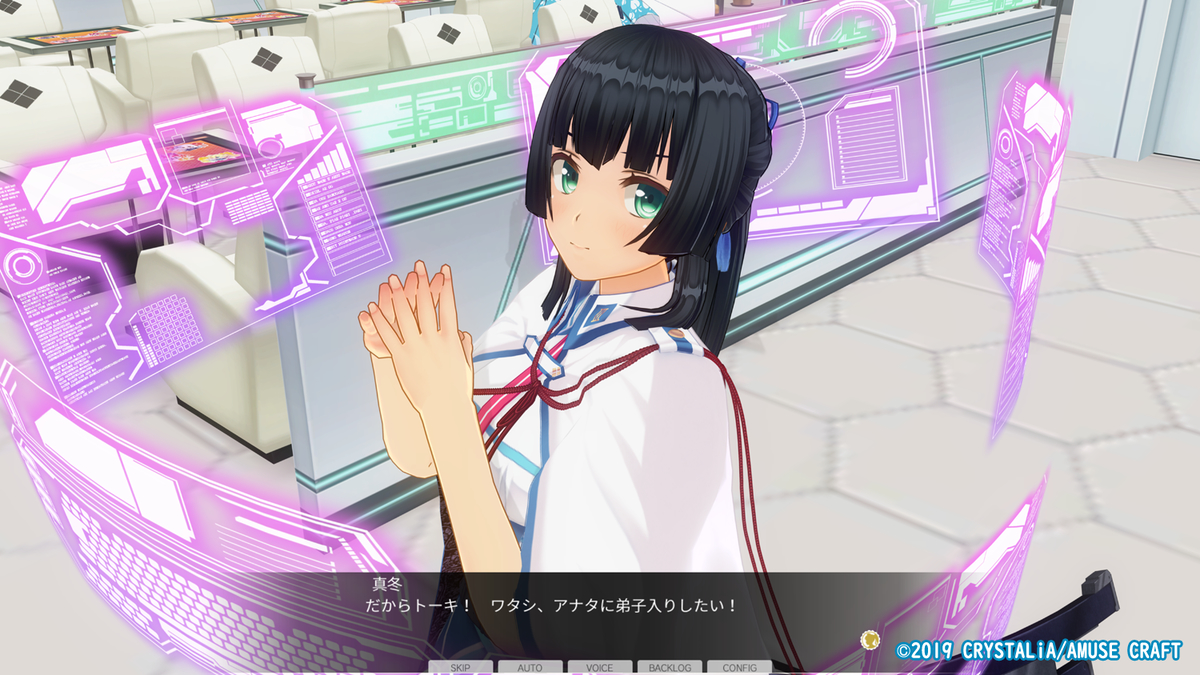Enable AUTO text advance
The image size is (1200, 675).
click(530, 667)
